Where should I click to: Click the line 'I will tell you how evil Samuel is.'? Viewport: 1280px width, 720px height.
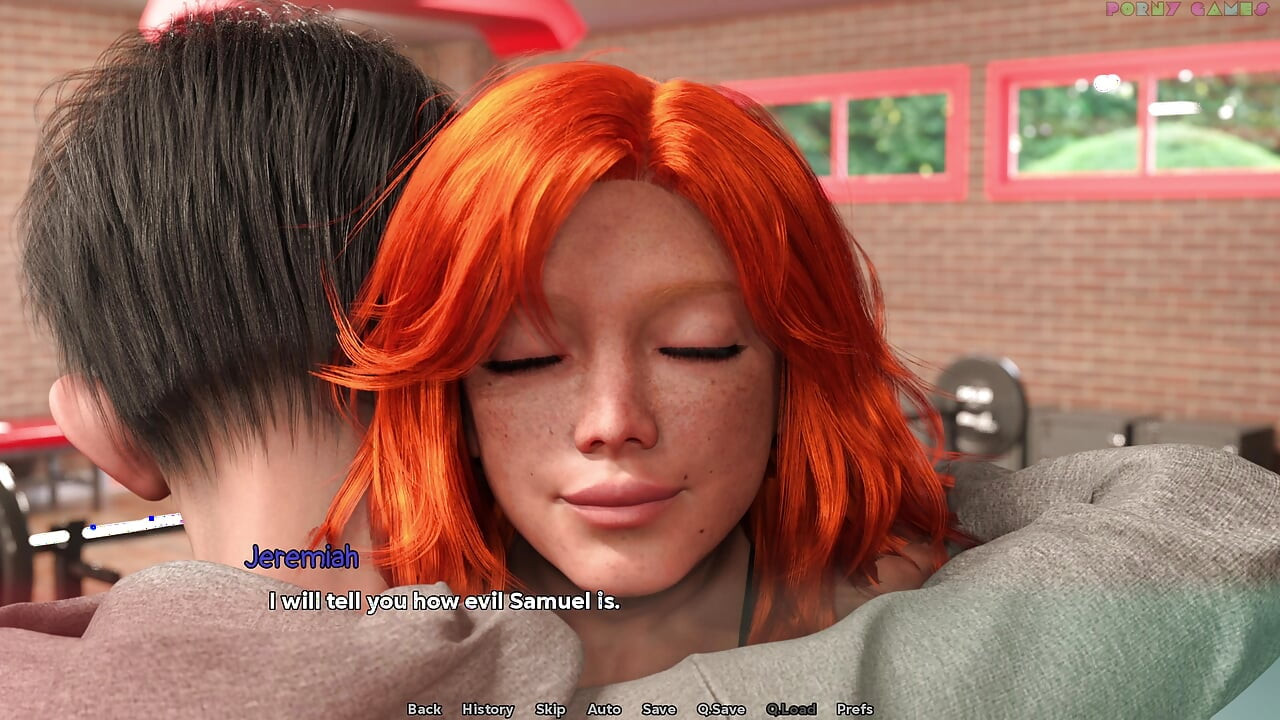444,602
